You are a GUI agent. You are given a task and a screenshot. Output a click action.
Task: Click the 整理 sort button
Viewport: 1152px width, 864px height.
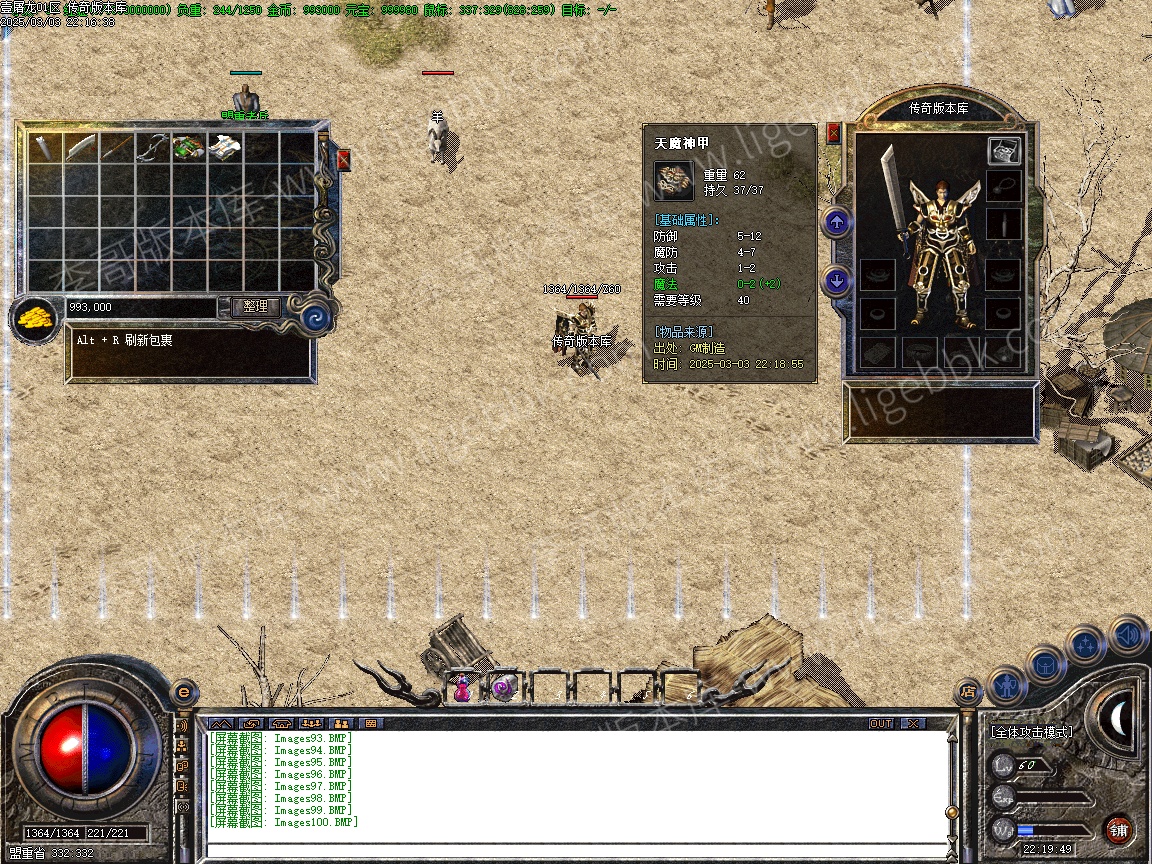[x=255, y=307]
